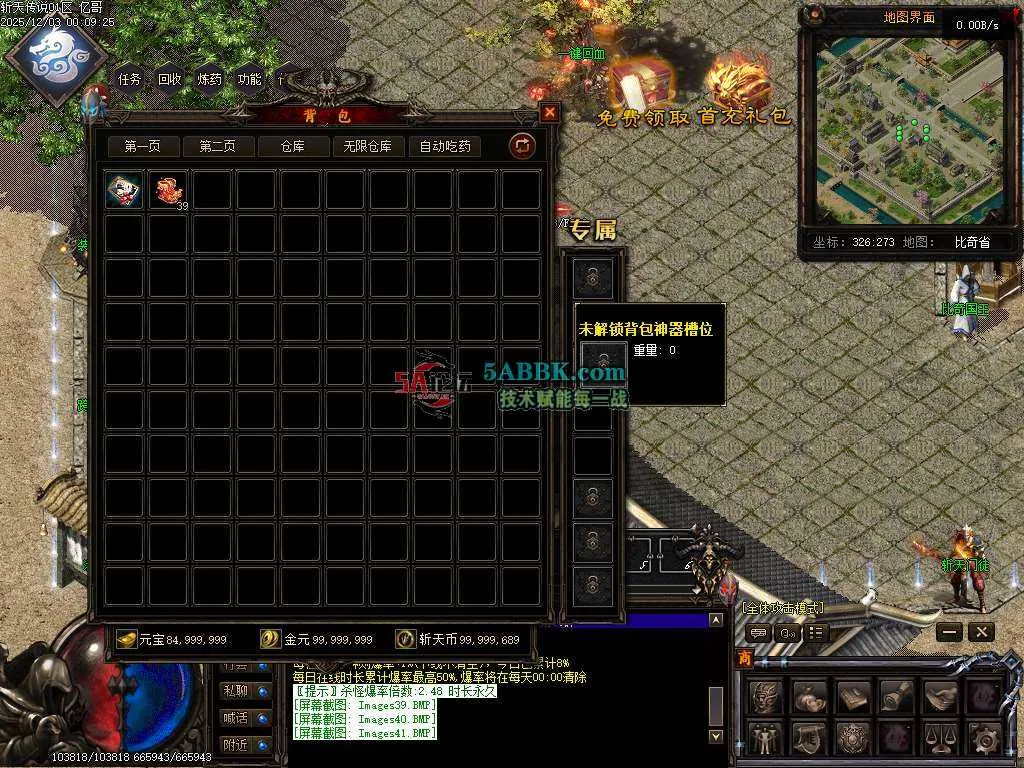Open the 仓库 warehouse tab
Screen dimensions: 1024x768
[x=292, y=146]
